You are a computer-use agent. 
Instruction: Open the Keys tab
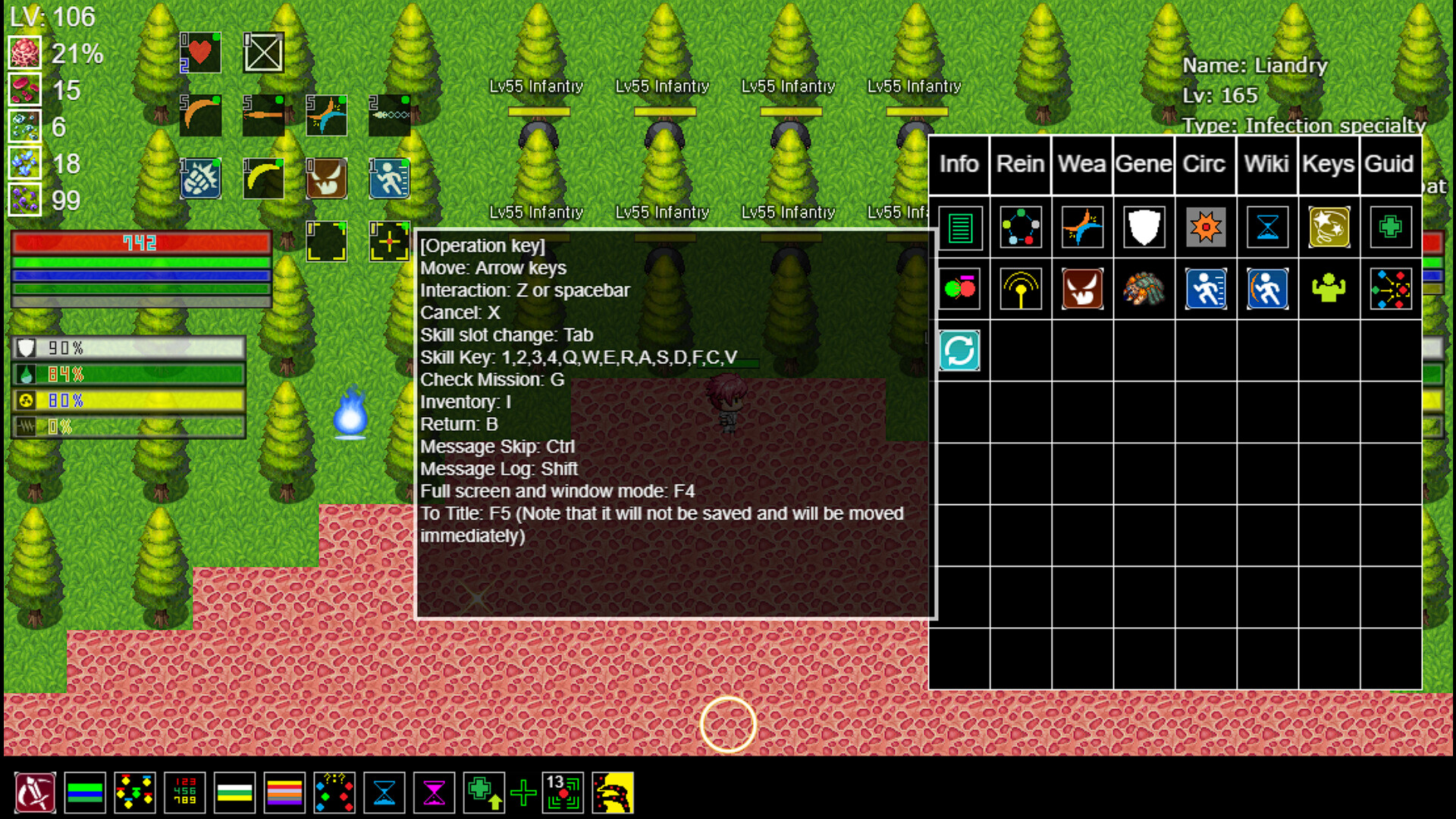point(1328,164)
